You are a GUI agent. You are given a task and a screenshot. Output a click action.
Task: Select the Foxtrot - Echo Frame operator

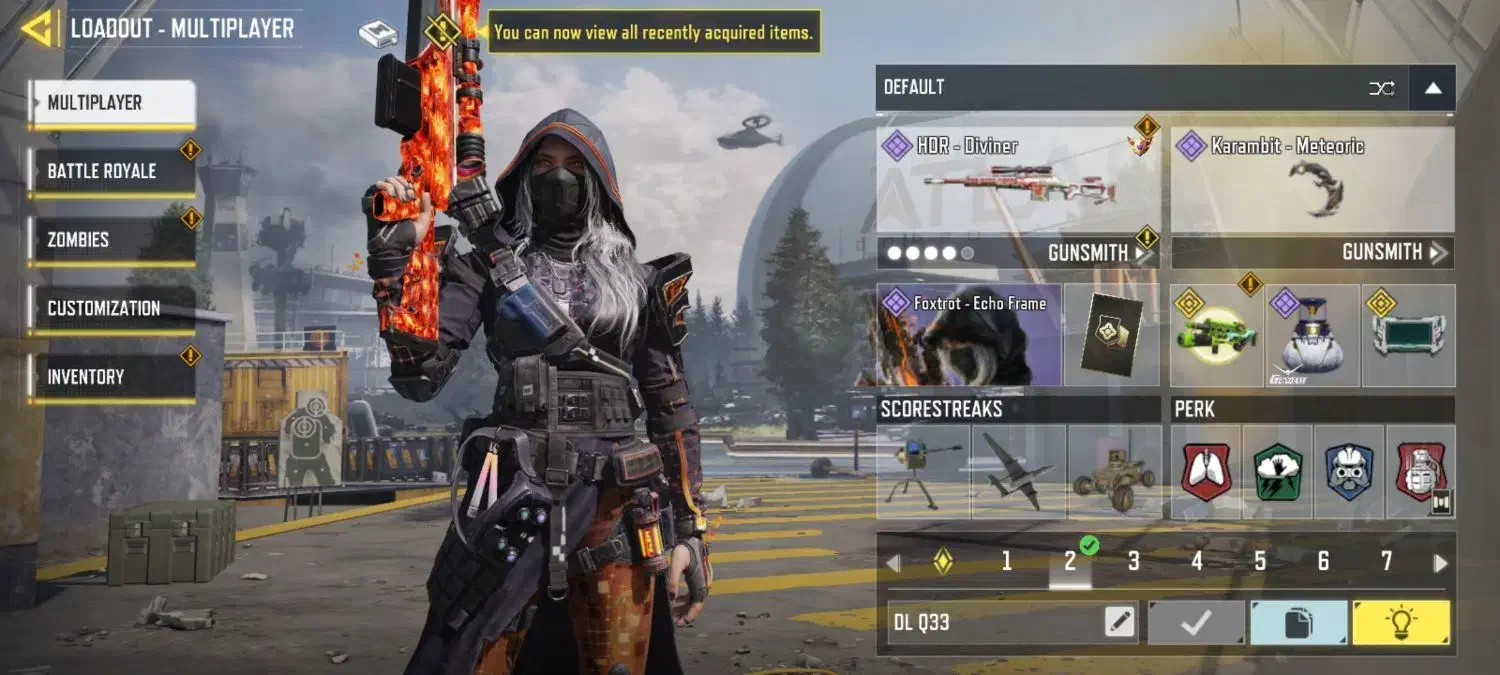tap(968, 335)
